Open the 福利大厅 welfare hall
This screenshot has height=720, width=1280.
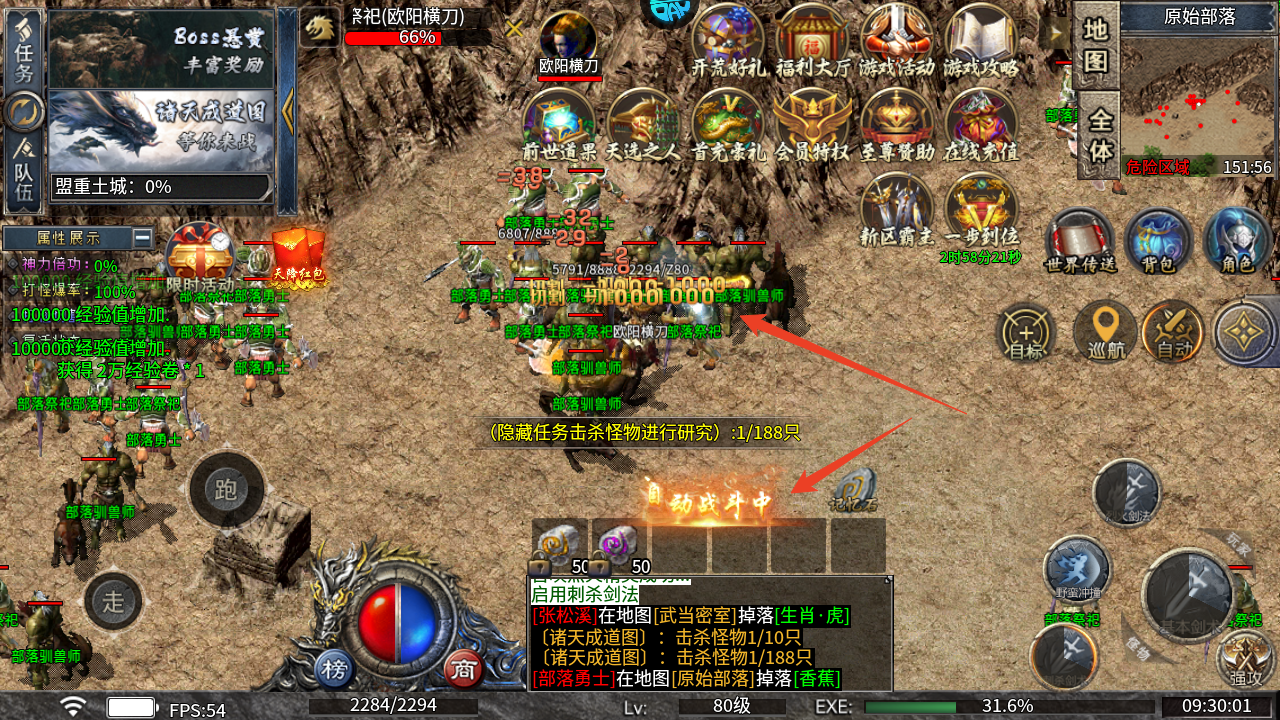click(812, 41)
